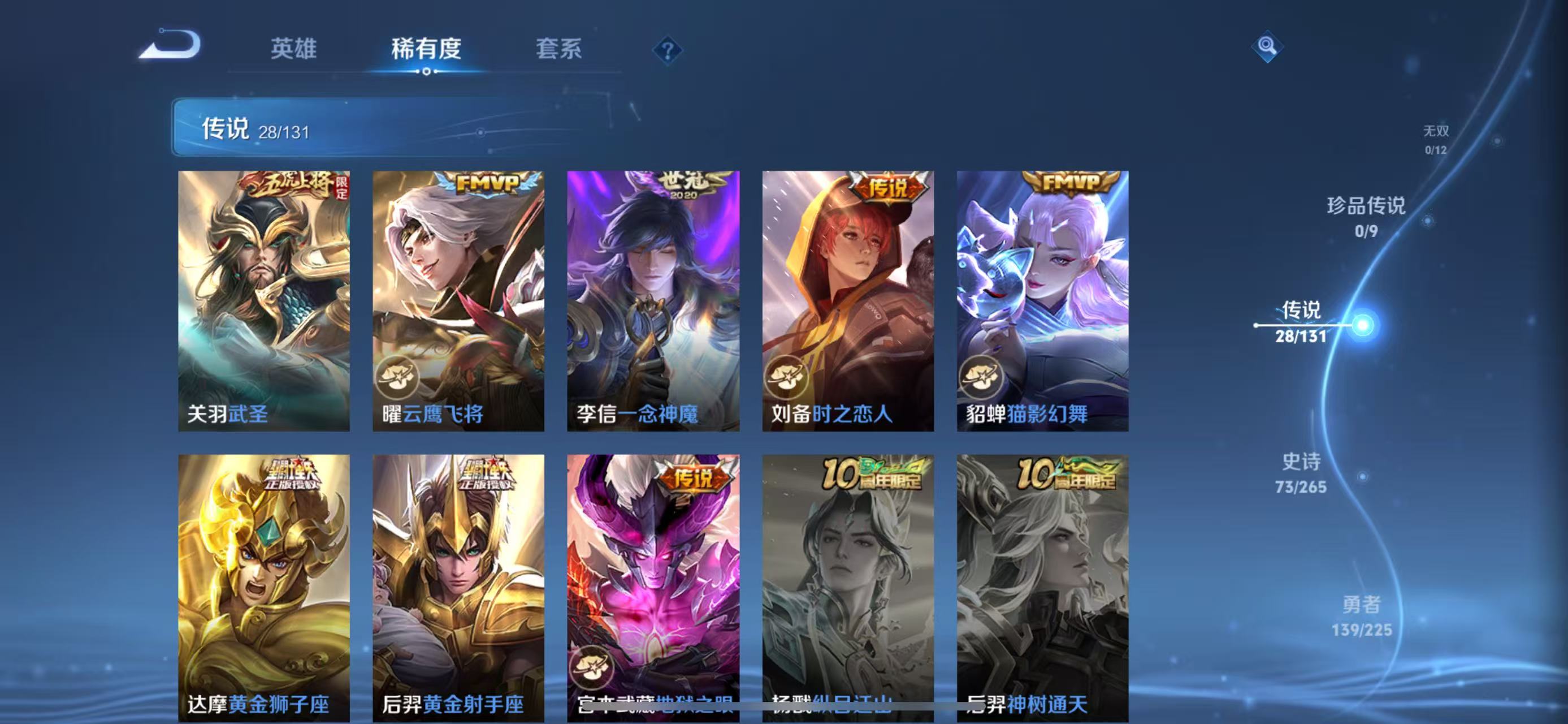This screenshot has width=1568, height=724.
Task: Expand the 史诗 rarity section
Action: 1302,472
